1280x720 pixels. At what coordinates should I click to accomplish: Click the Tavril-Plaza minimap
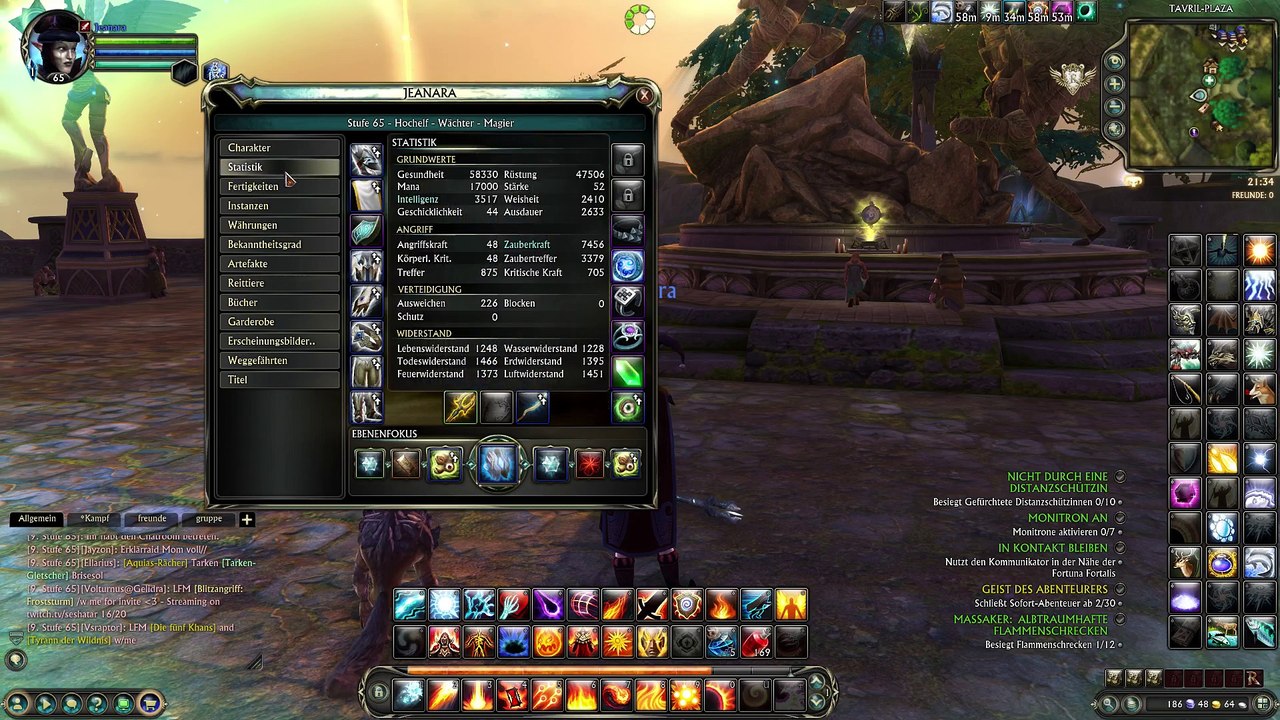point(1200,95)
